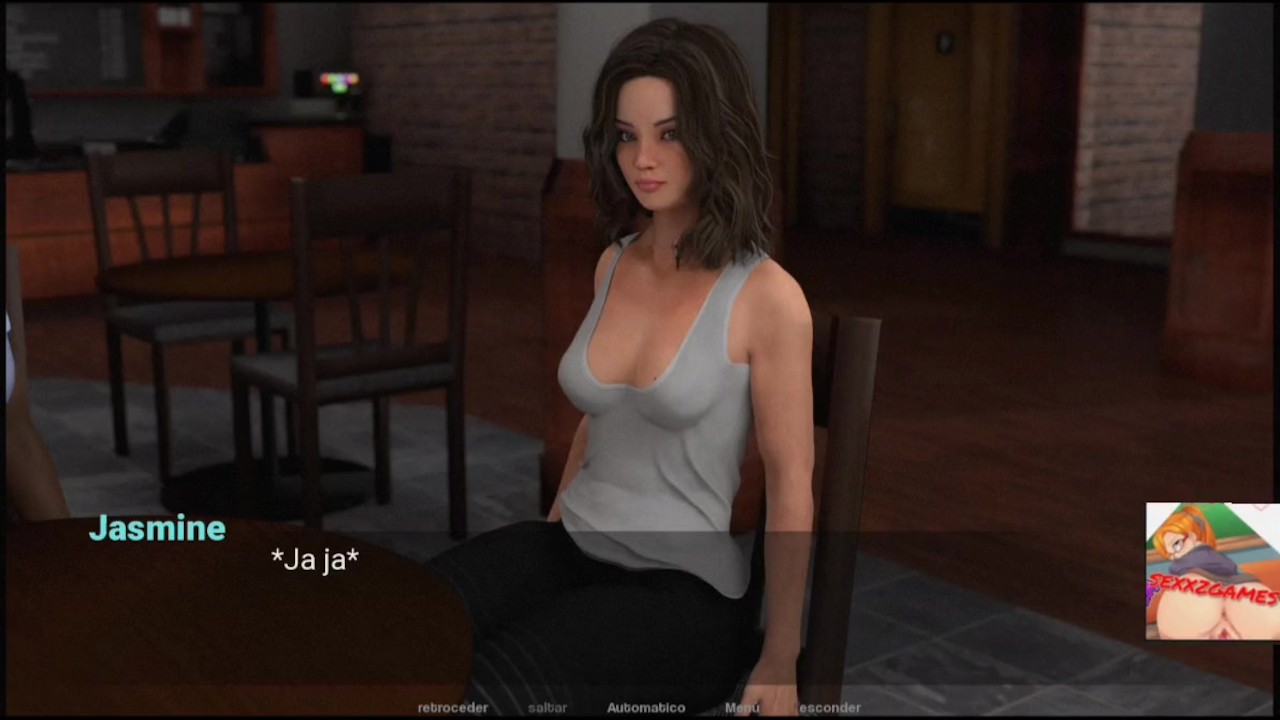
Task: Select saltar to skip dialogue
Action: [x=547, y=708]
